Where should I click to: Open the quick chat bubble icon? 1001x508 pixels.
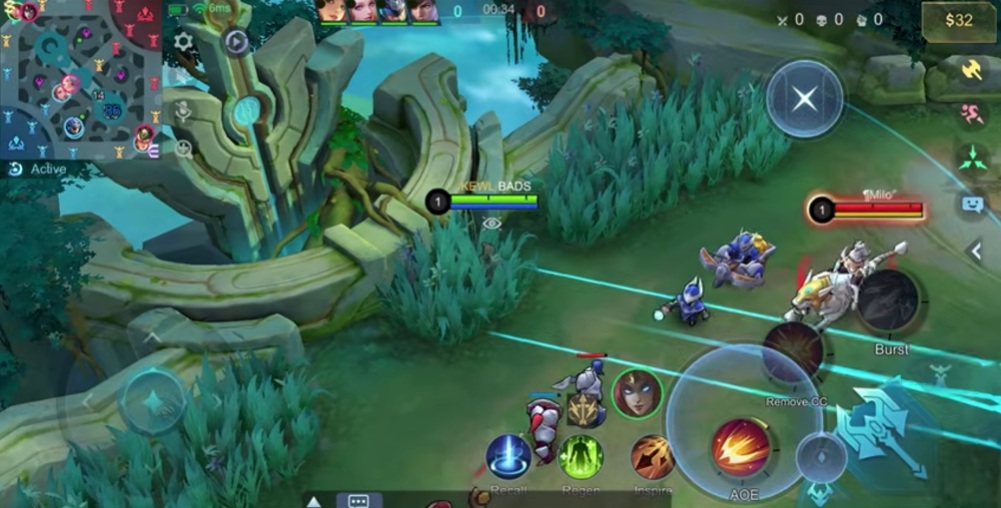[972, 204]
